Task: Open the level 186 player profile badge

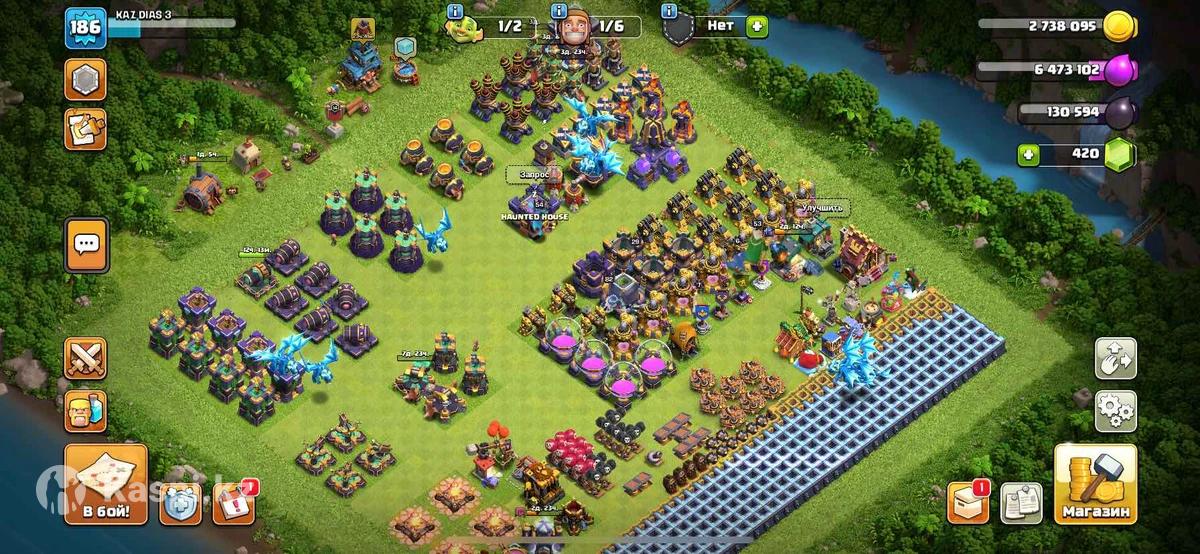Action: coord(85,28)
